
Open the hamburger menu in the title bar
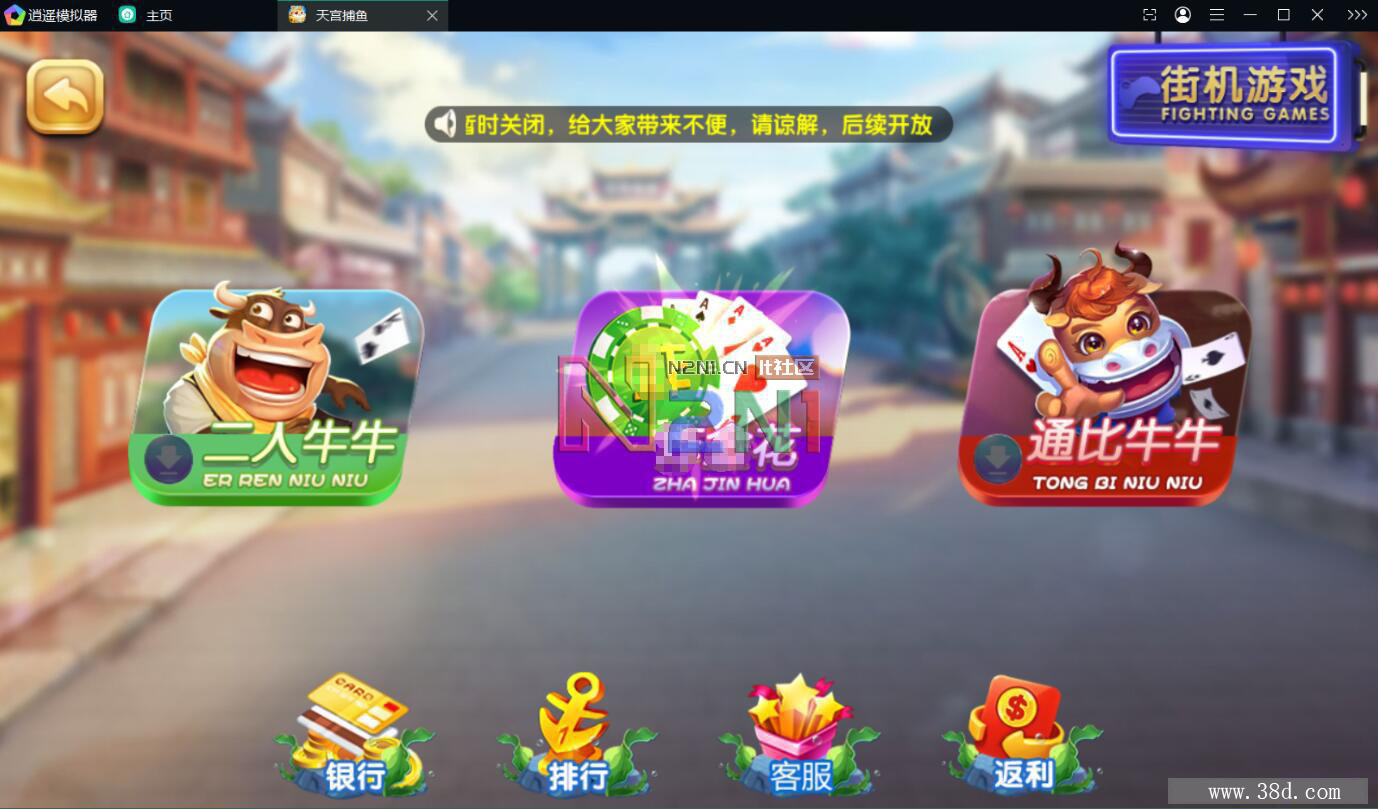click(1216, 14)
